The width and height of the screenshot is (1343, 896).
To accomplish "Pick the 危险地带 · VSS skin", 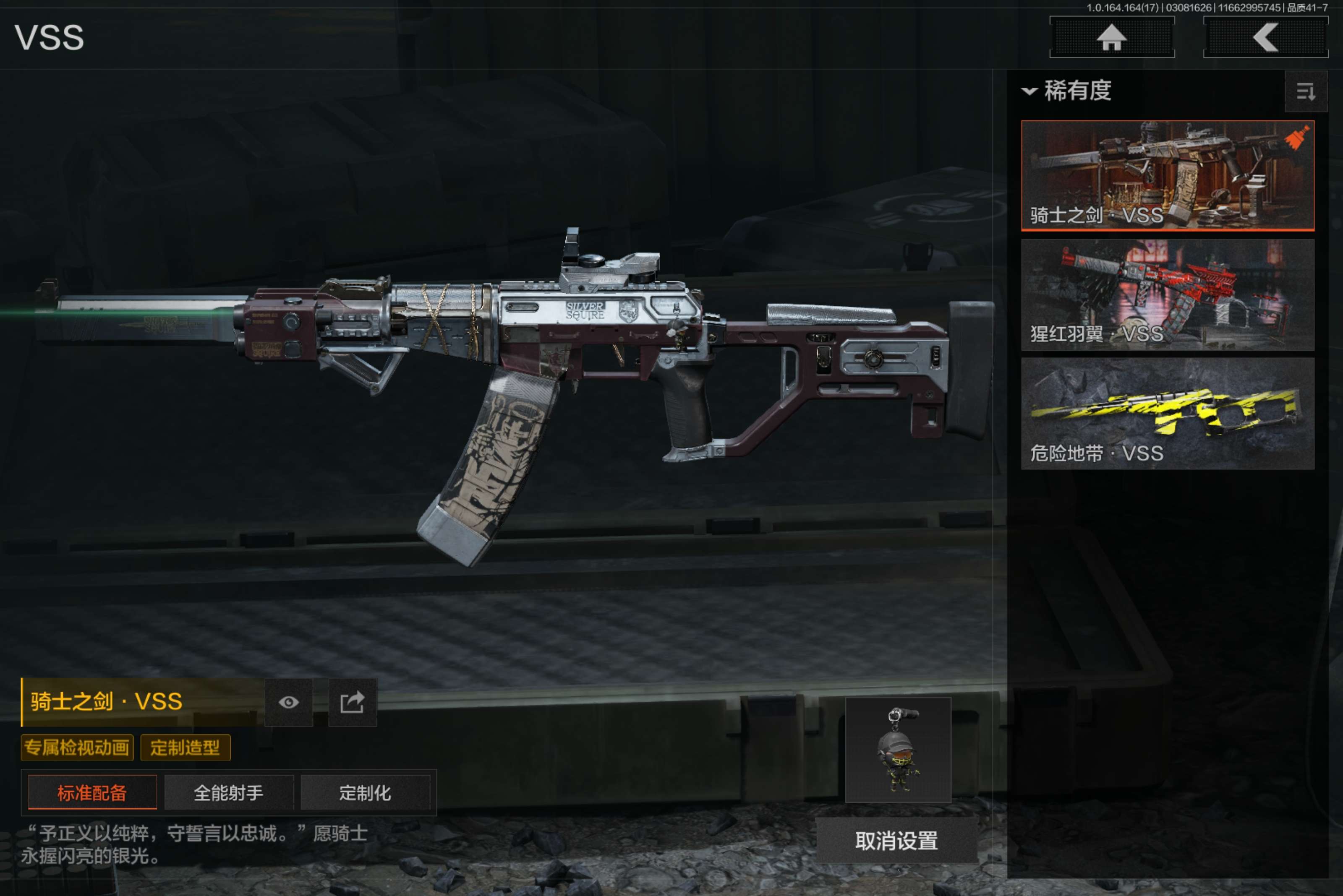I will pos(1167,414).
